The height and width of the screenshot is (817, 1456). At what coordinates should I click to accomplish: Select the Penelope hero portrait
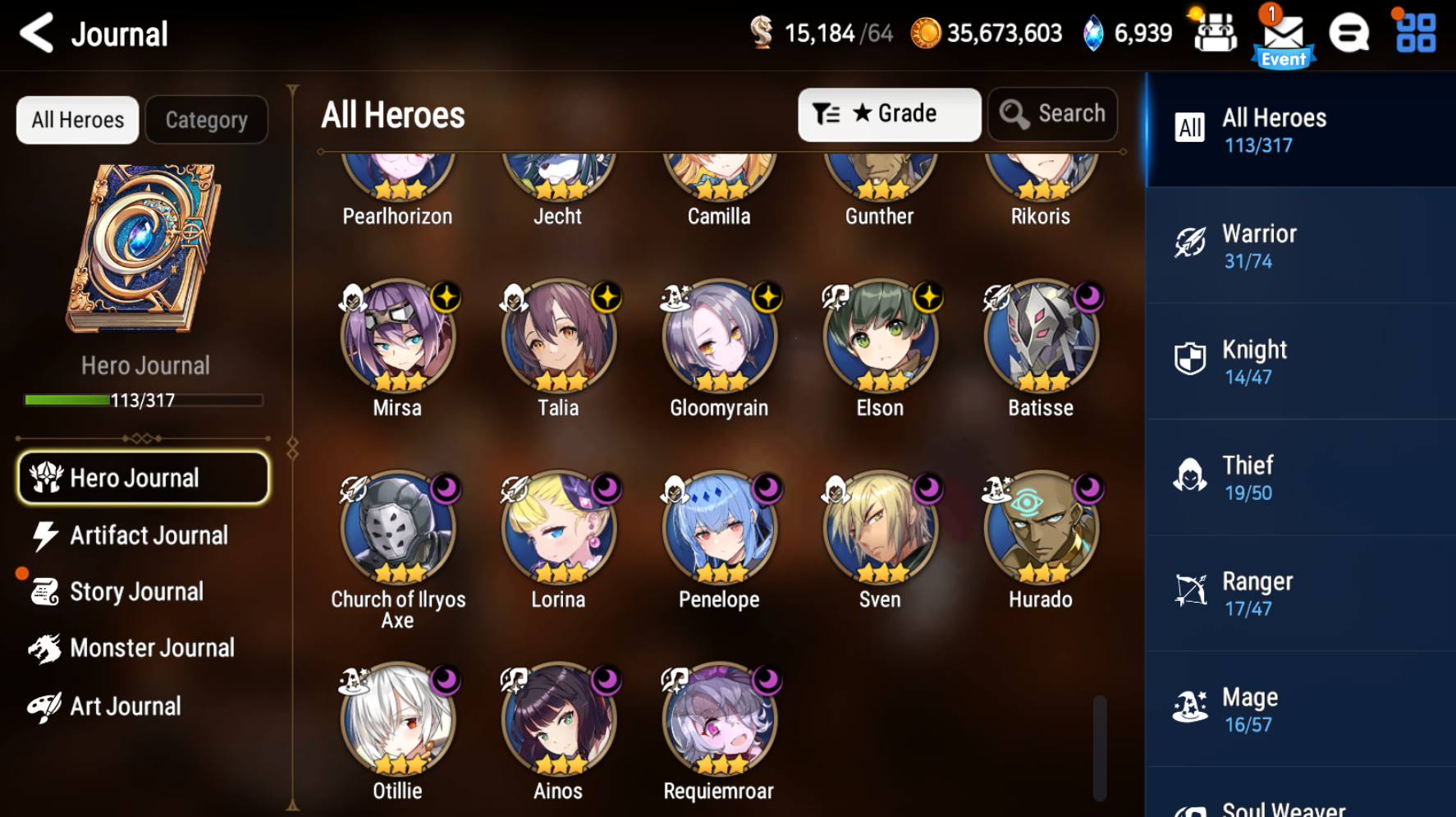click(x=719, y=530)
